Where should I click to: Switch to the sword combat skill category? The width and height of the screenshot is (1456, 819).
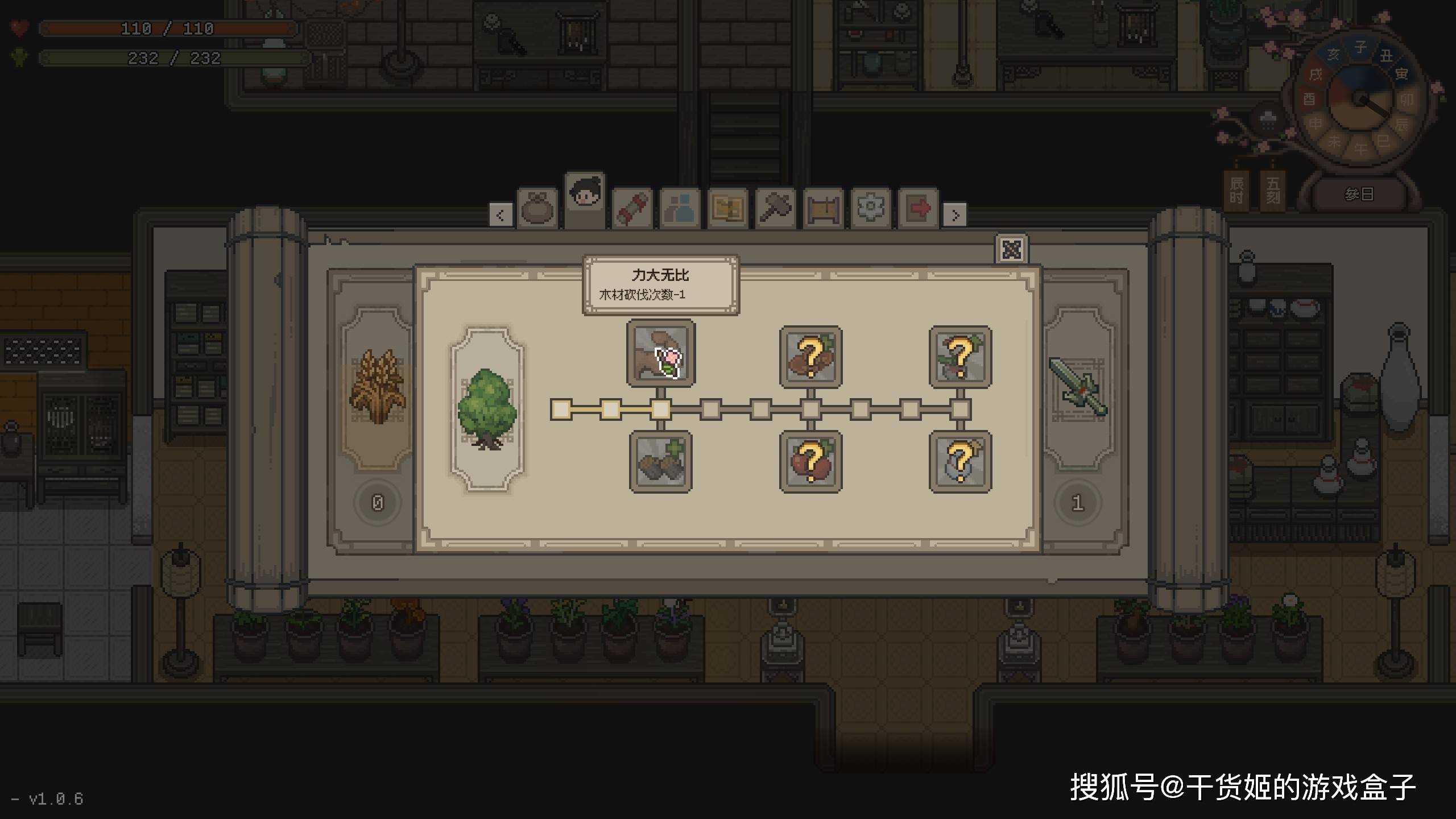1078,388
